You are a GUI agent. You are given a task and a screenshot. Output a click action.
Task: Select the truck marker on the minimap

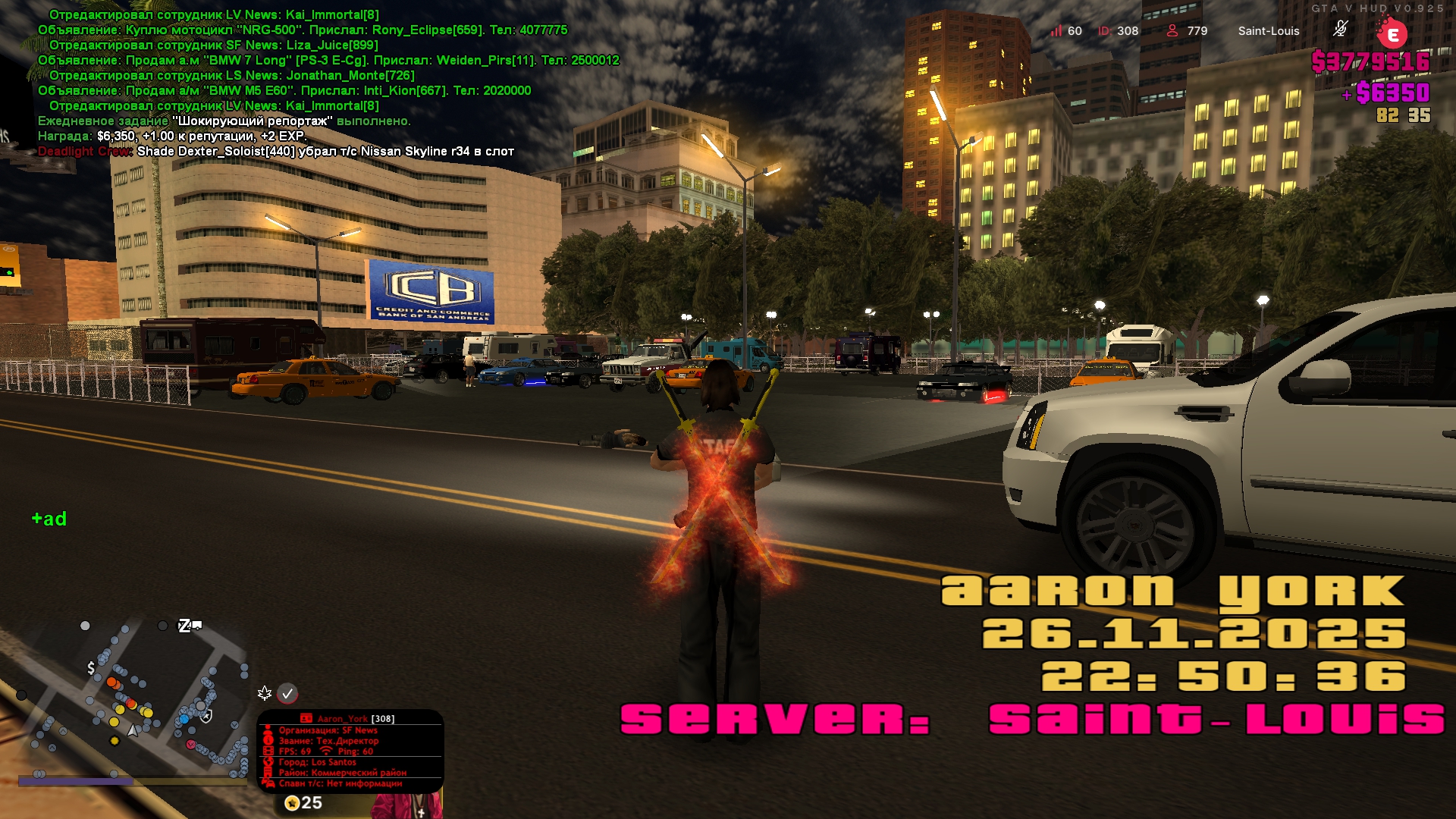196,625
